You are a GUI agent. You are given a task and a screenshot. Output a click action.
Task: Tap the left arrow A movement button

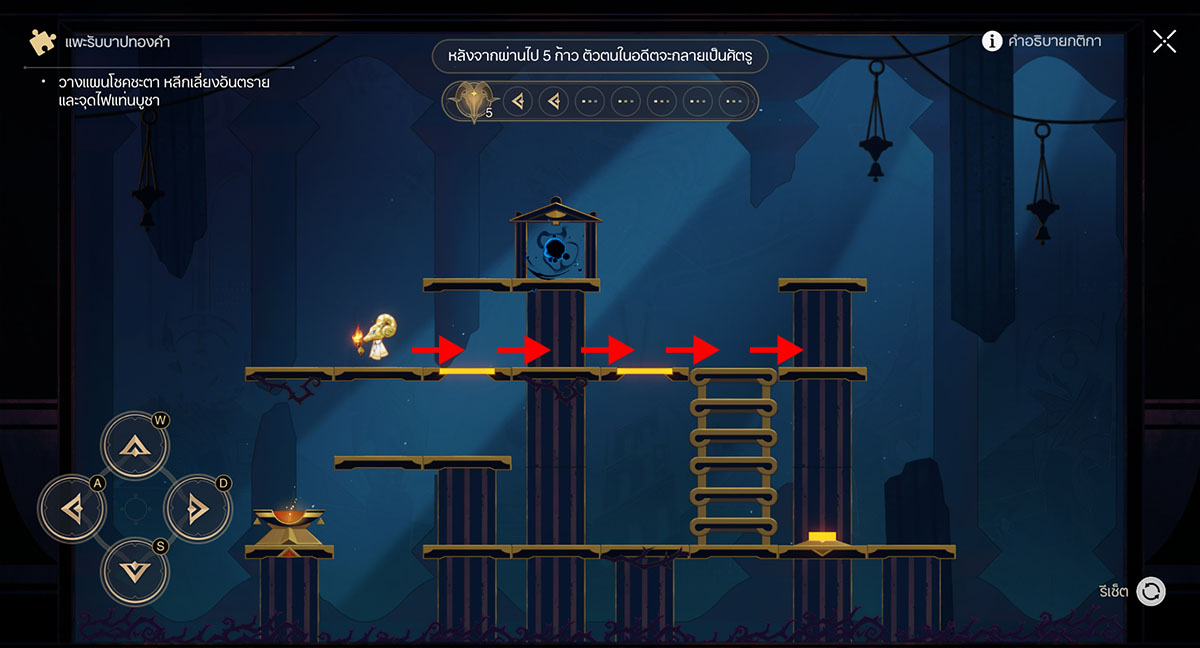[71, 509]
